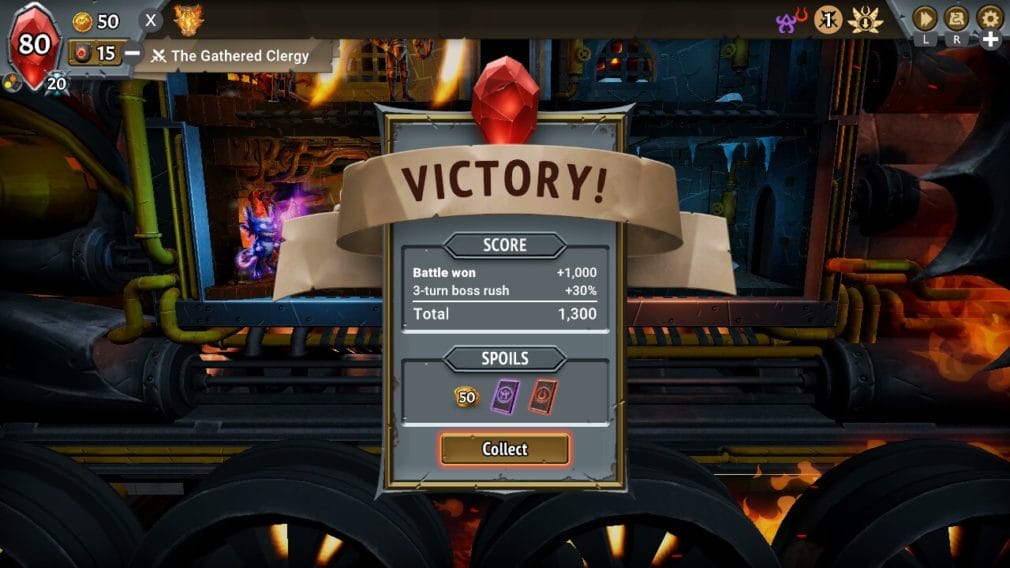Open the deck counter showing 15

point(96,53)
